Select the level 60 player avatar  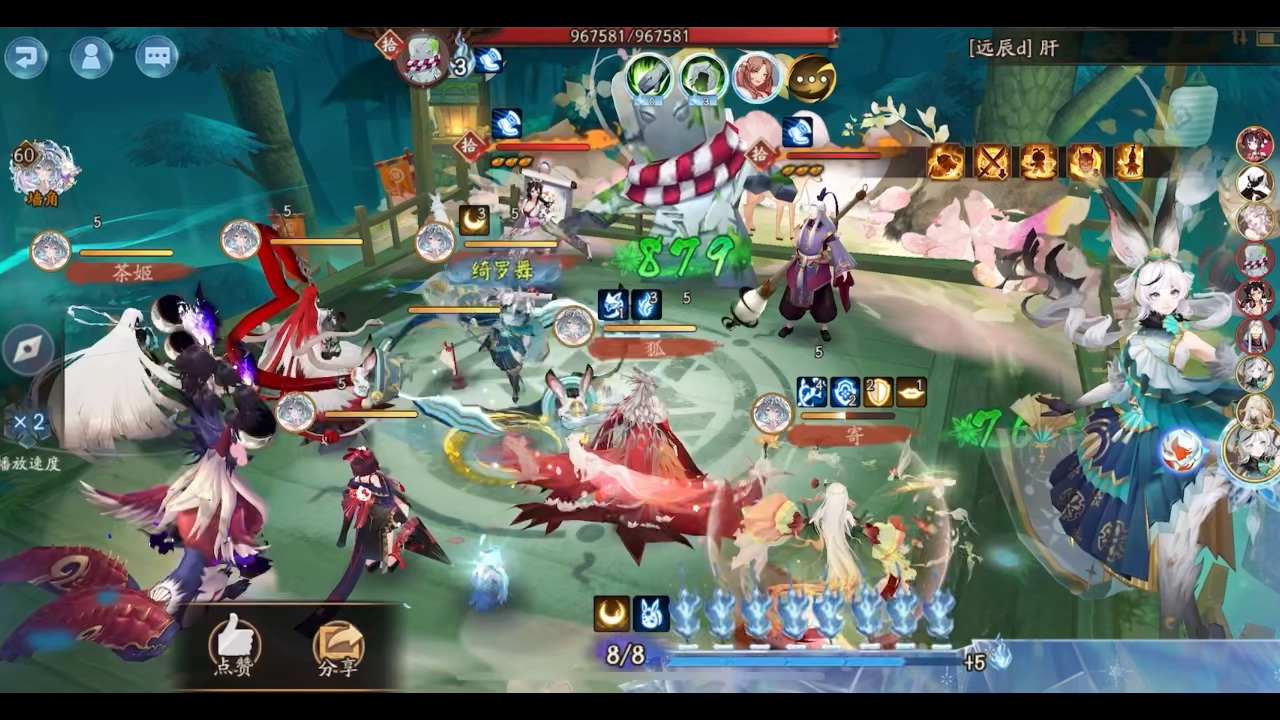point(42,168)
